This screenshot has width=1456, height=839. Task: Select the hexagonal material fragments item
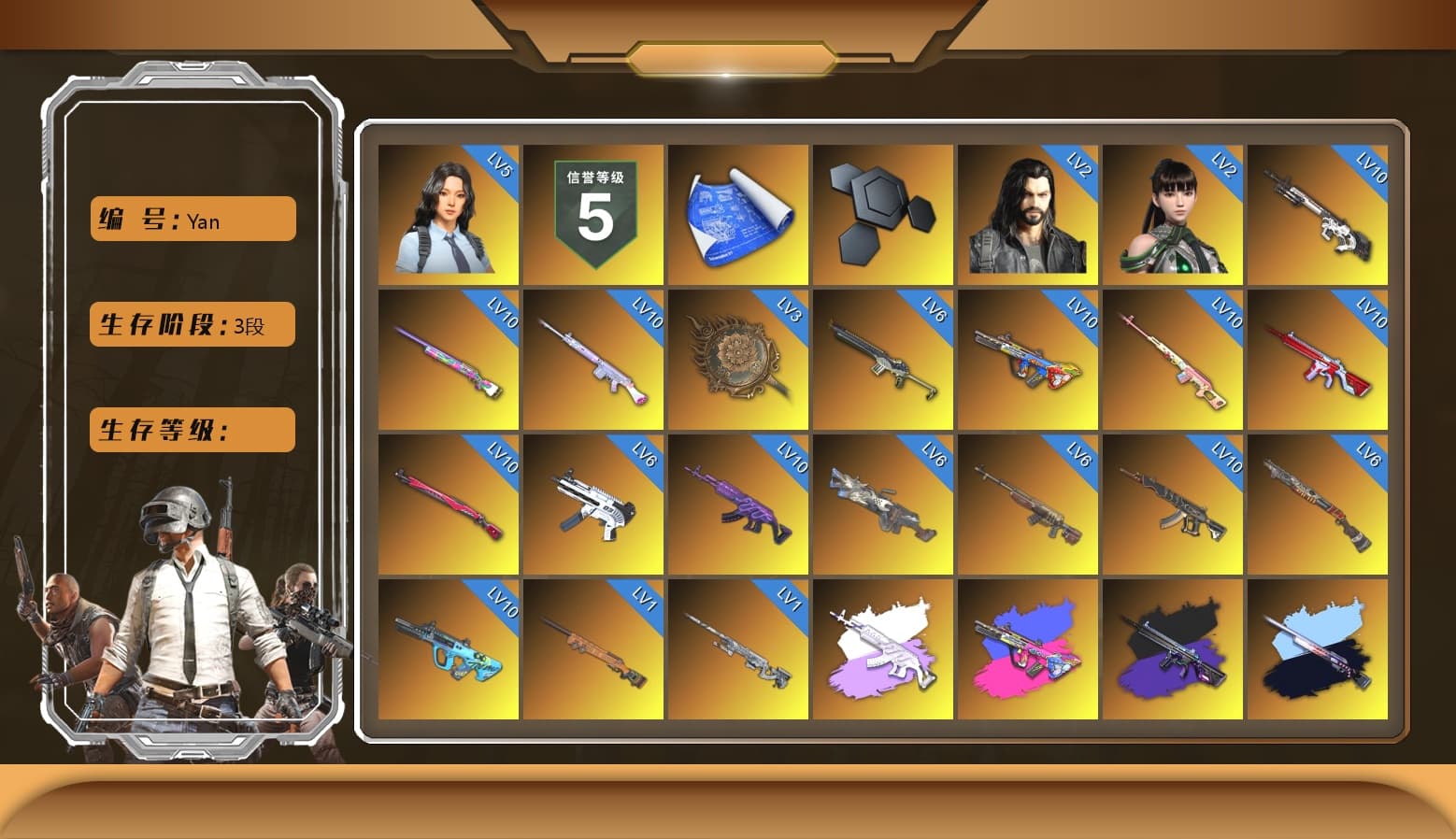point(883,213)
